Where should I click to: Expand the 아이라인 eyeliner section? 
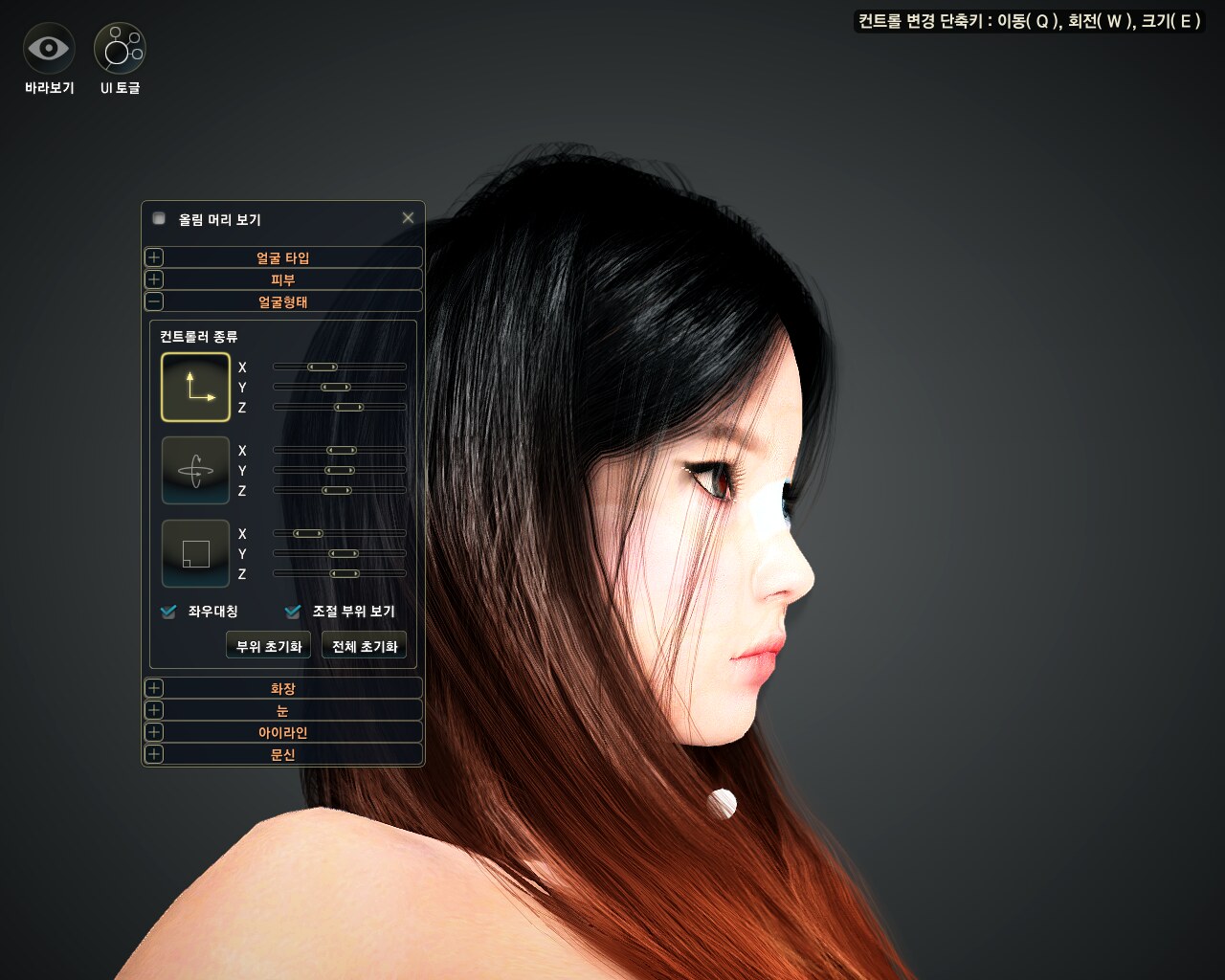pyautogui.click(x=154, y=732)
